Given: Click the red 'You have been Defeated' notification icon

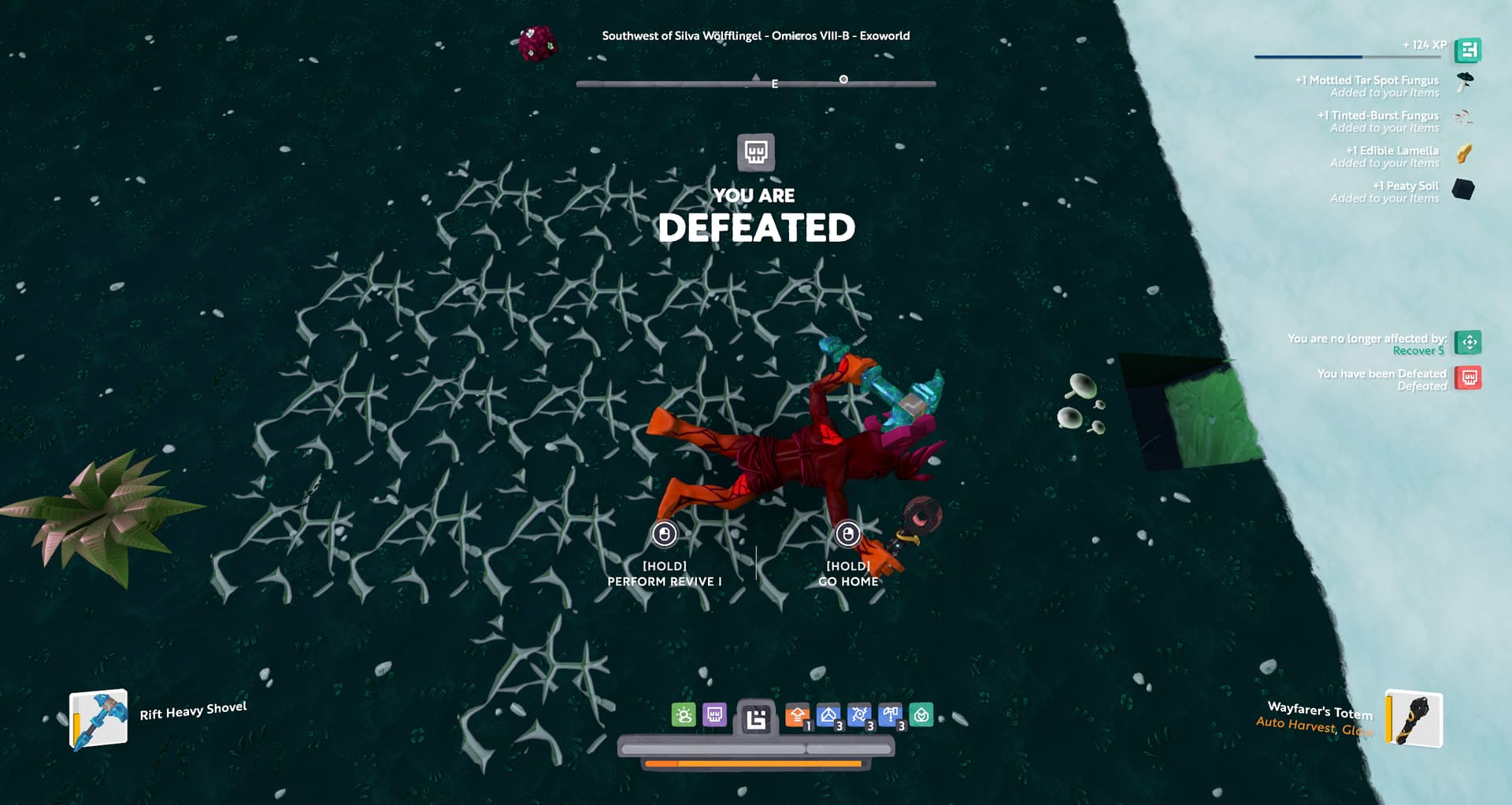Looking at the screenshot, I should tap(1469, 378).
